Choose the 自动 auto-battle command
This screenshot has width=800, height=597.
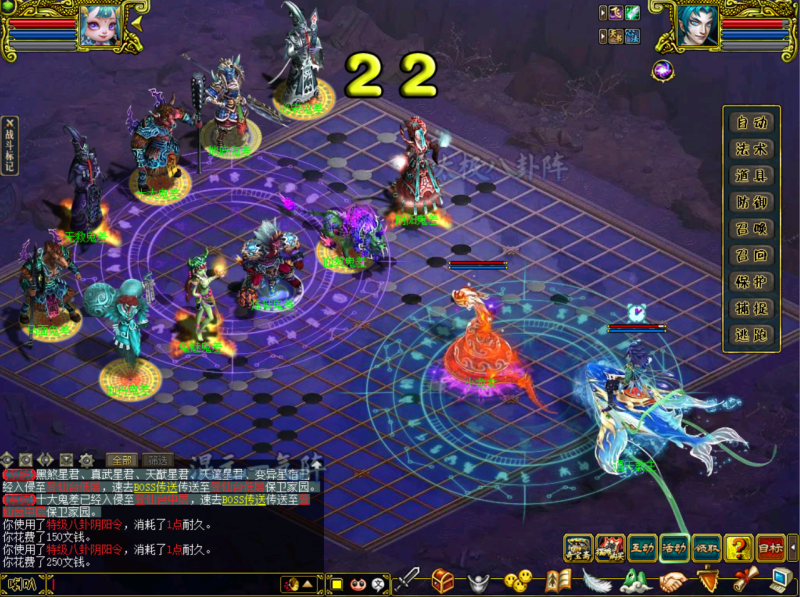point(751,123)
